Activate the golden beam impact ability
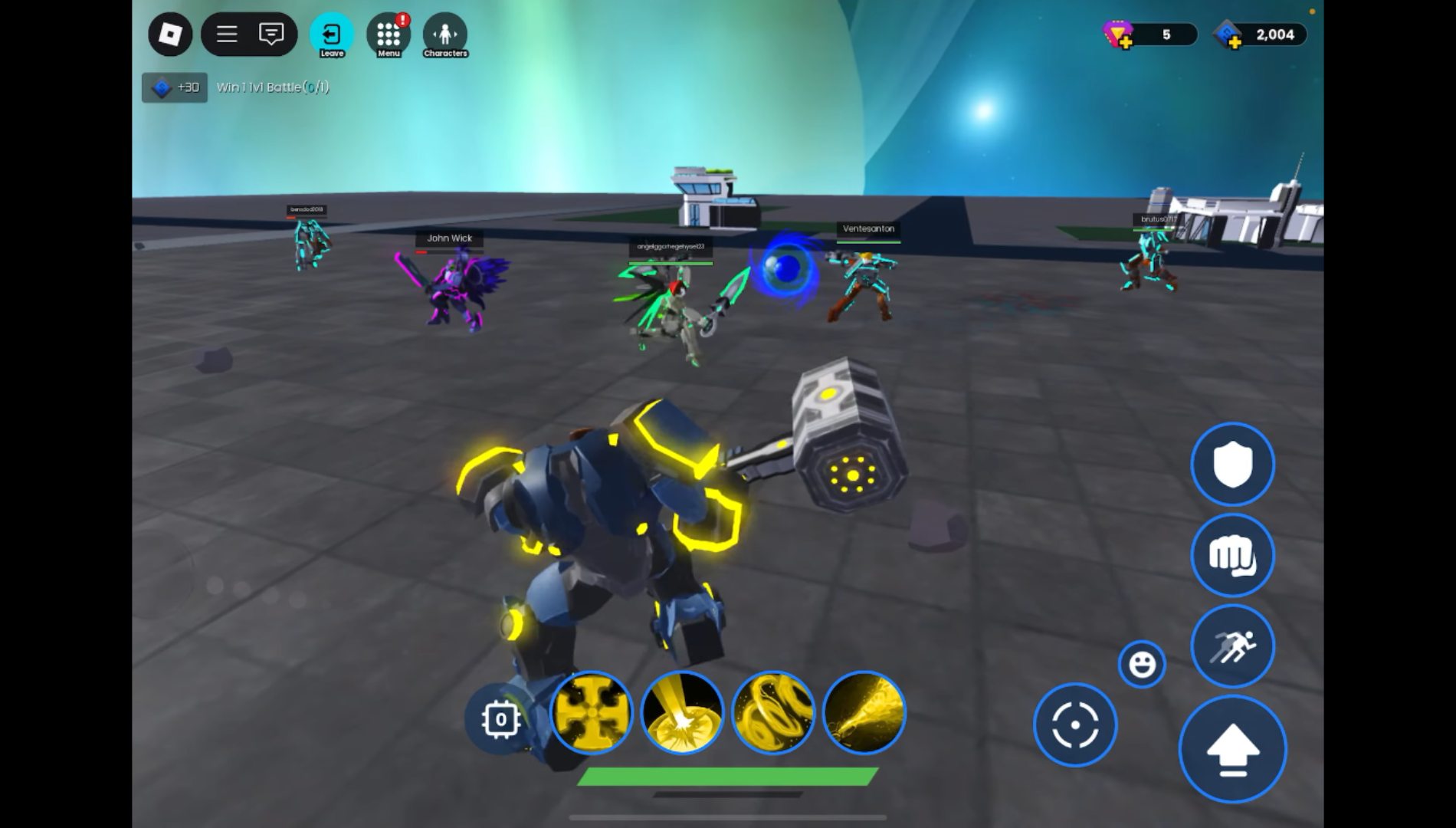Screen dimensions: 1456x828 click(682, 712)
